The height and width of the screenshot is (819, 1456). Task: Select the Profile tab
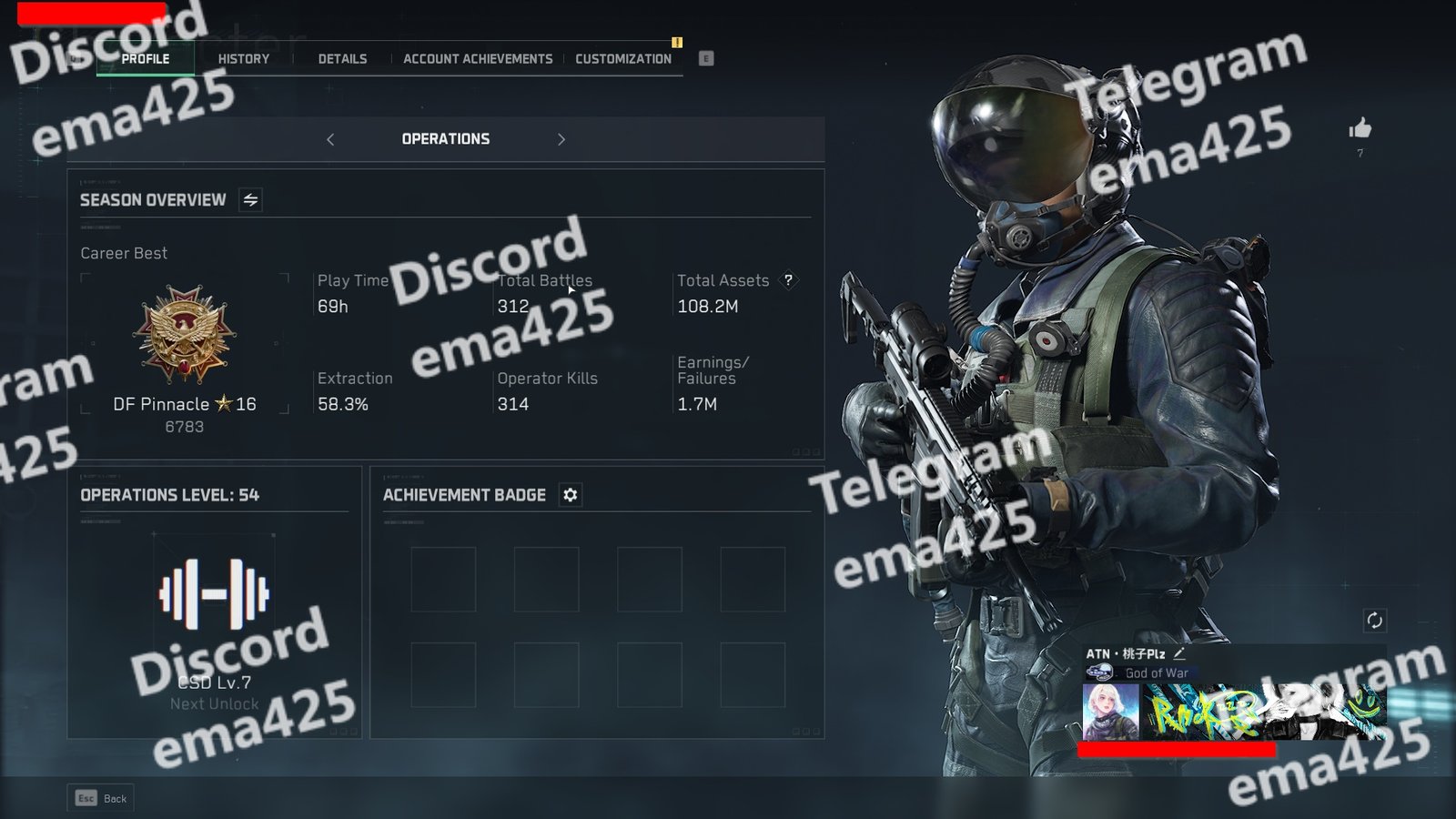point(146,59)
